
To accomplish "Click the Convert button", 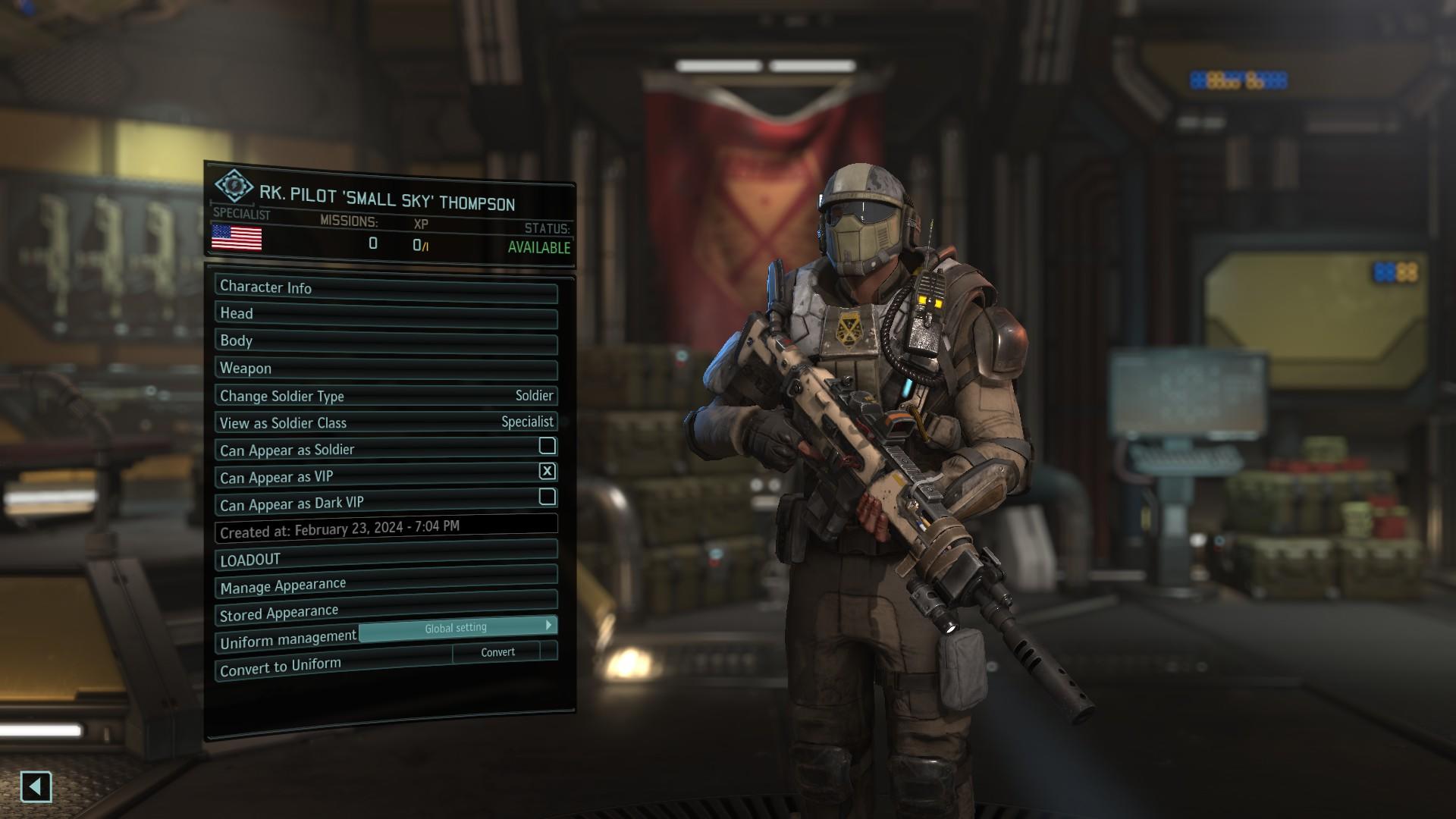I will pyautogui.click(x=497, y=652).
